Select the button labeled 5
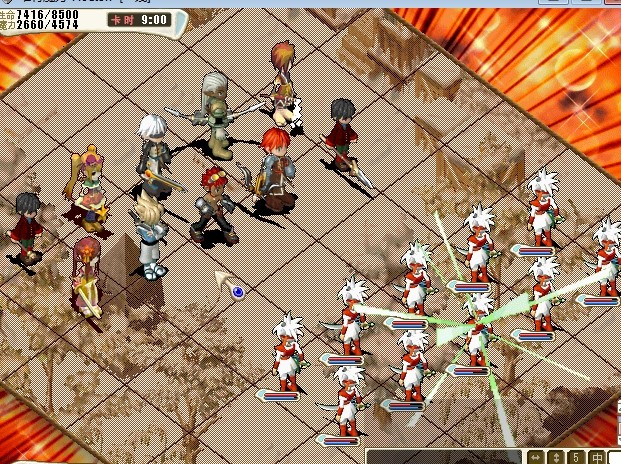 point(576,457)
